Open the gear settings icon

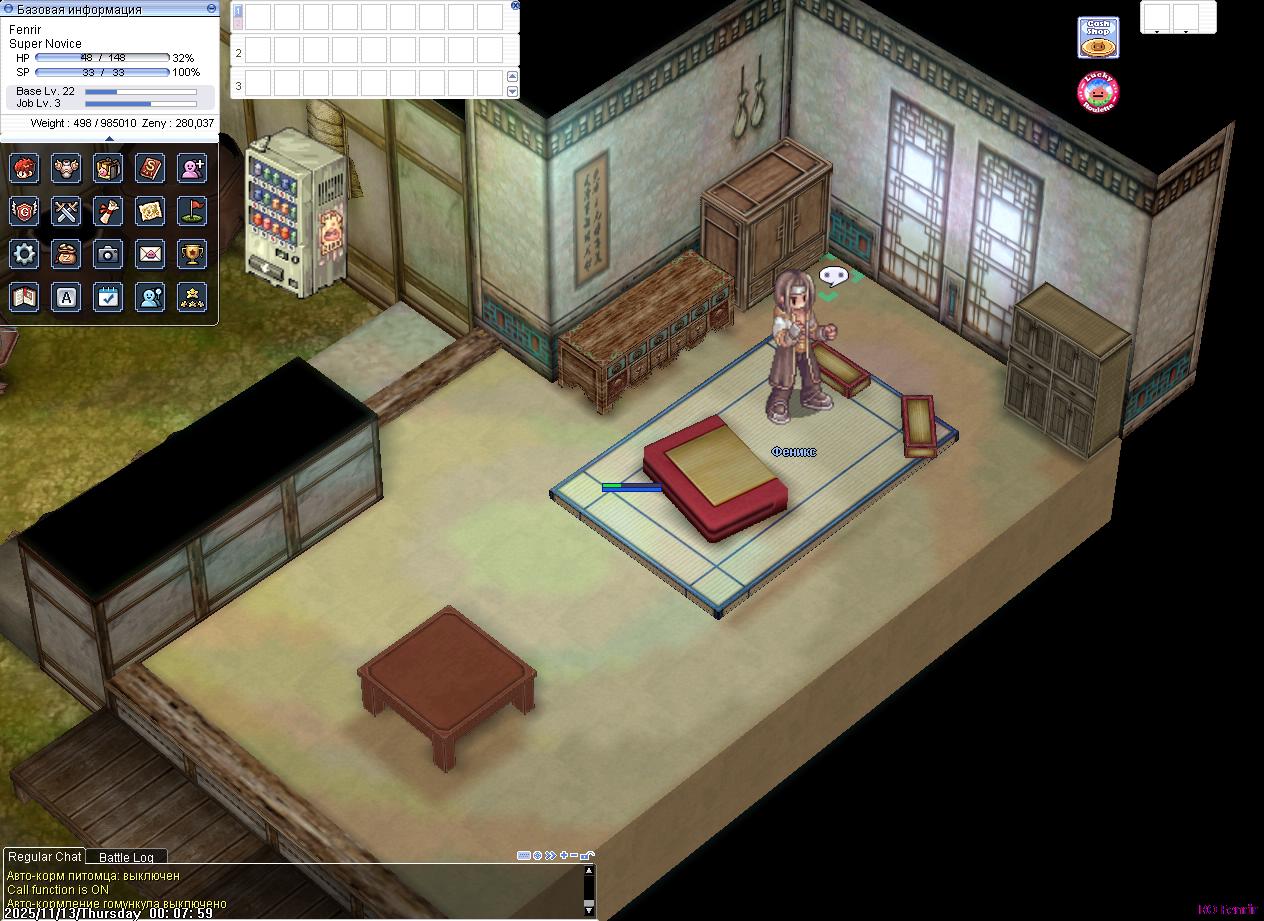(24, 254)
